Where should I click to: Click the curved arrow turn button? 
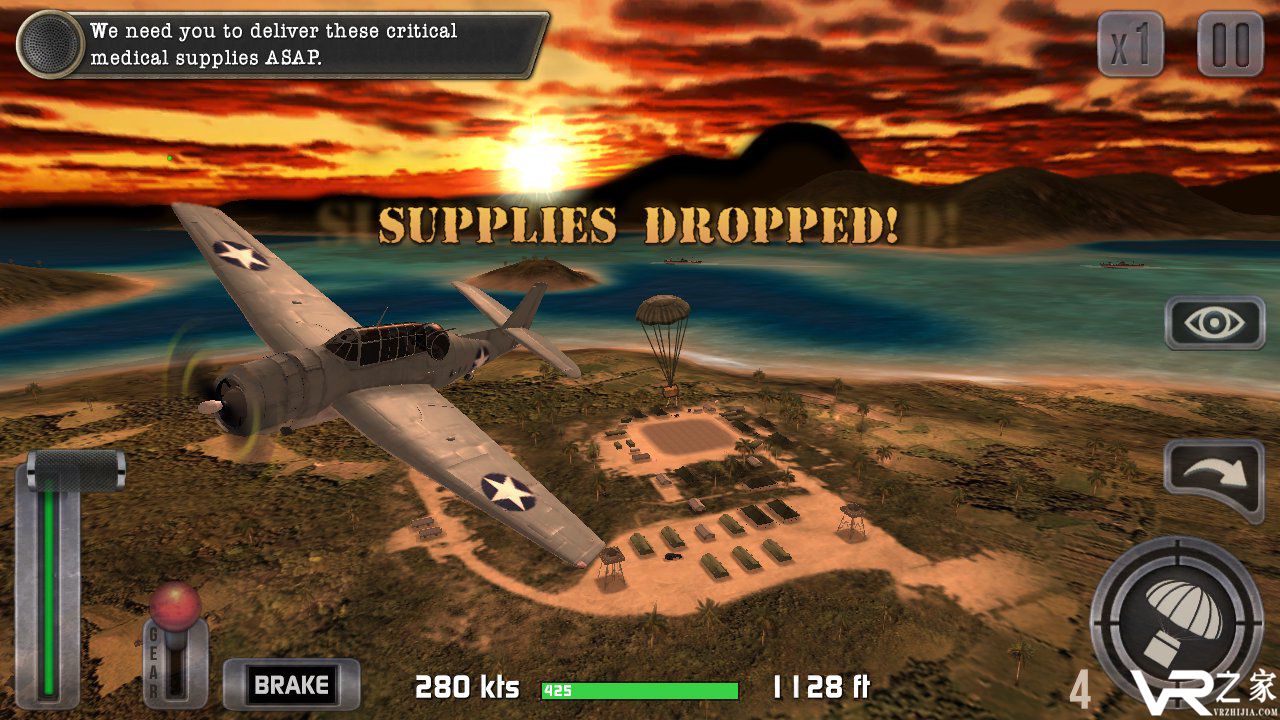(x=1214, y=477)
